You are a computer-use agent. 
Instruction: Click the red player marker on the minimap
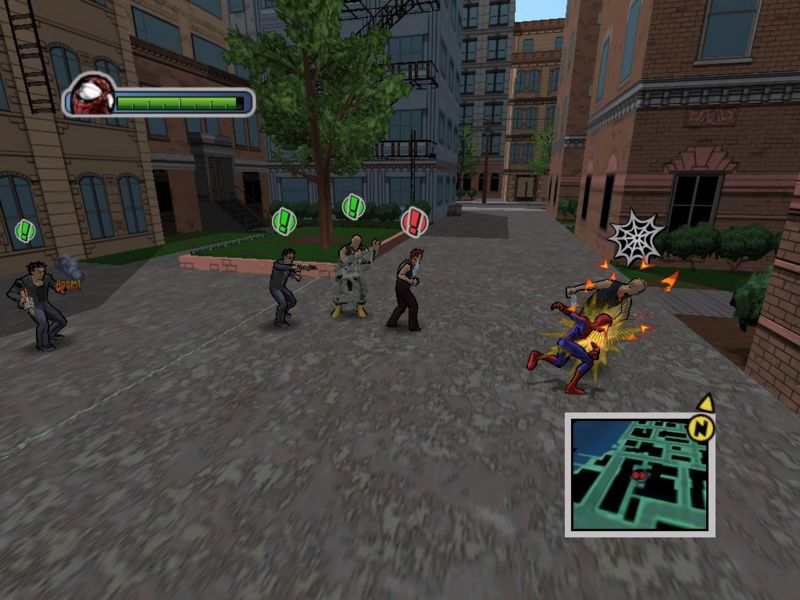coord(640,475)
